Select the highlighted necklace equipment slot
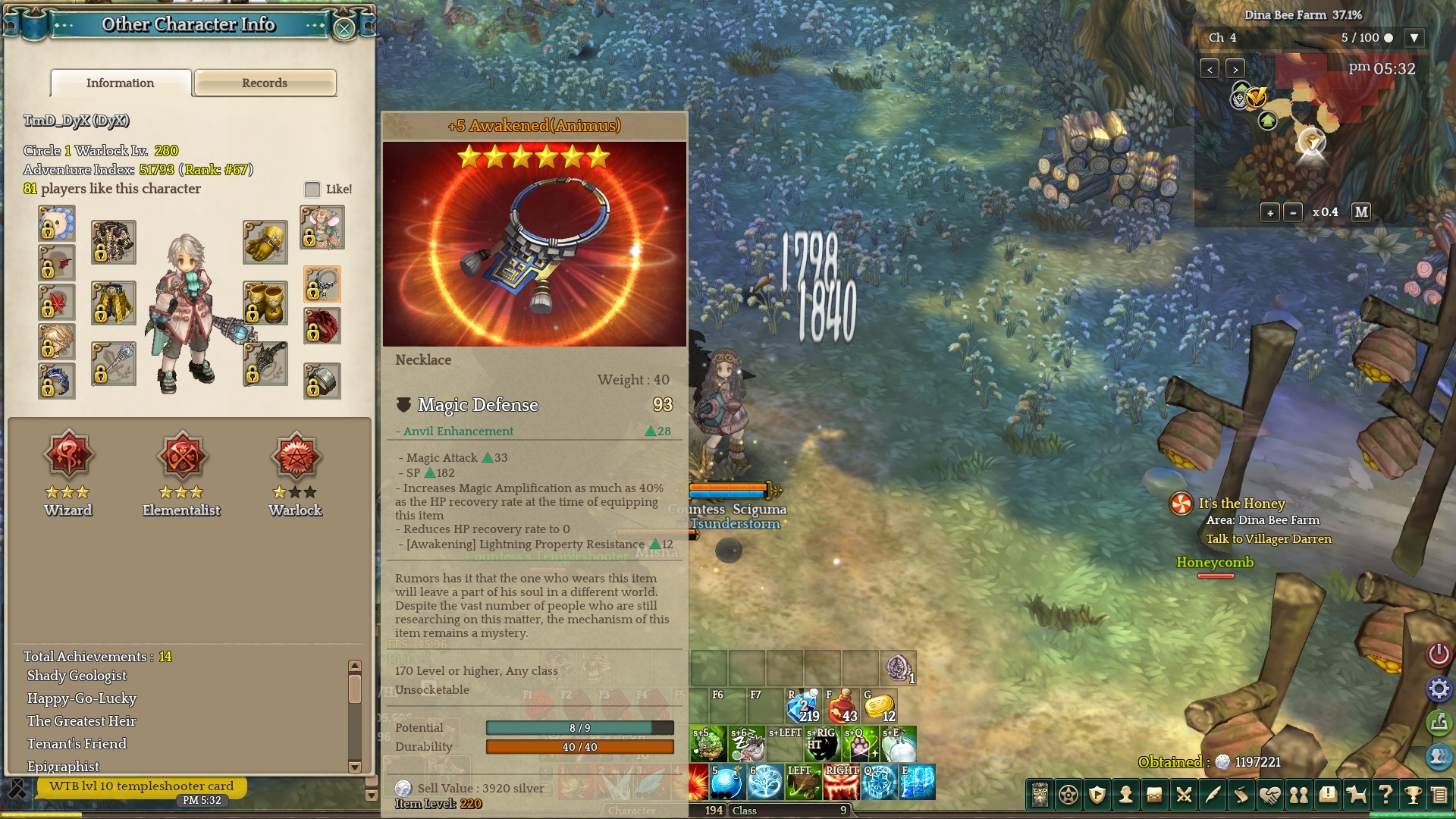Screen dimensions: 1456x819 [x=322, y=284]
